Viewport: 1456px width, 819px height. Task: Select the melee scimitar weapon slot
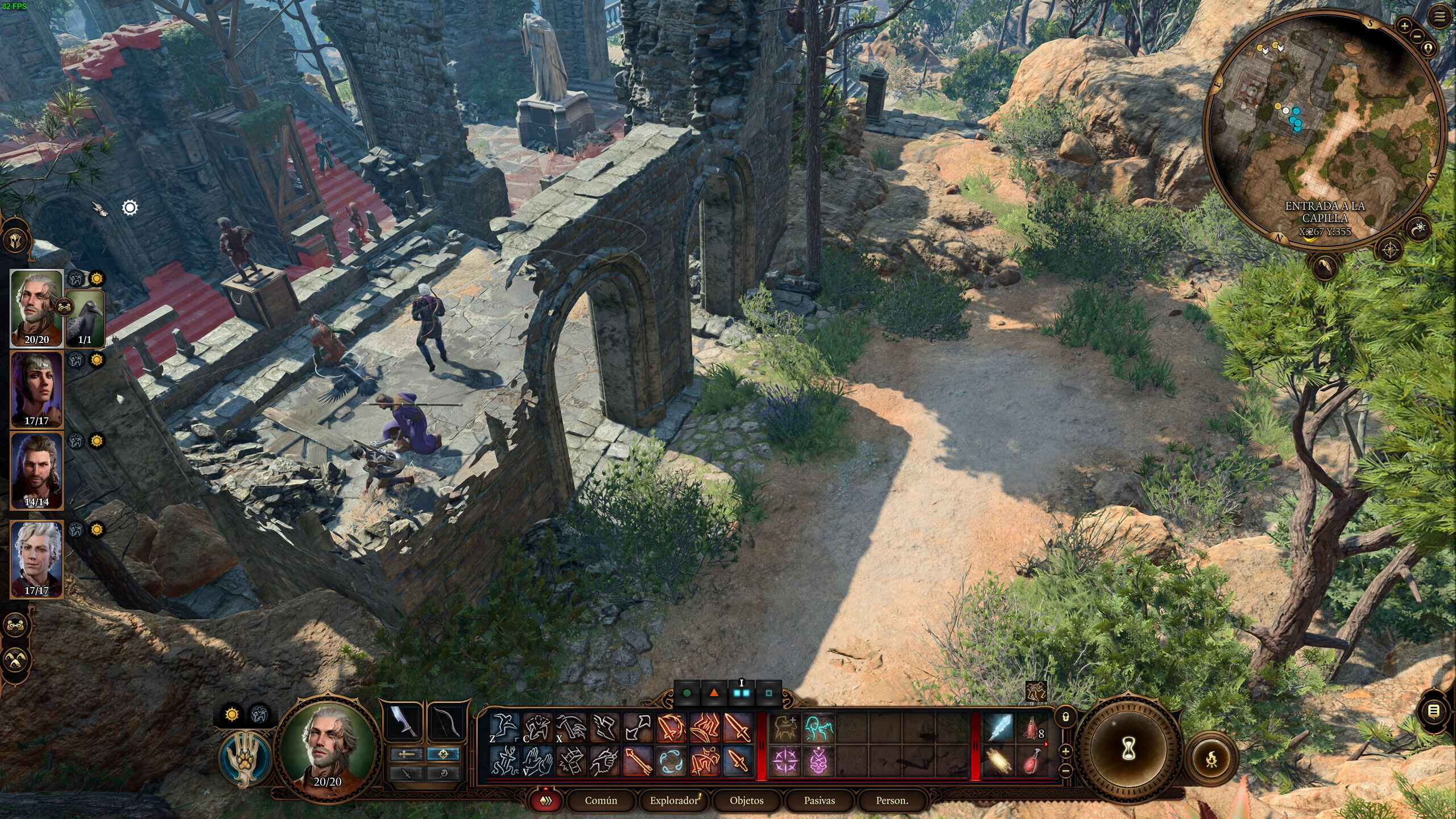404,722
